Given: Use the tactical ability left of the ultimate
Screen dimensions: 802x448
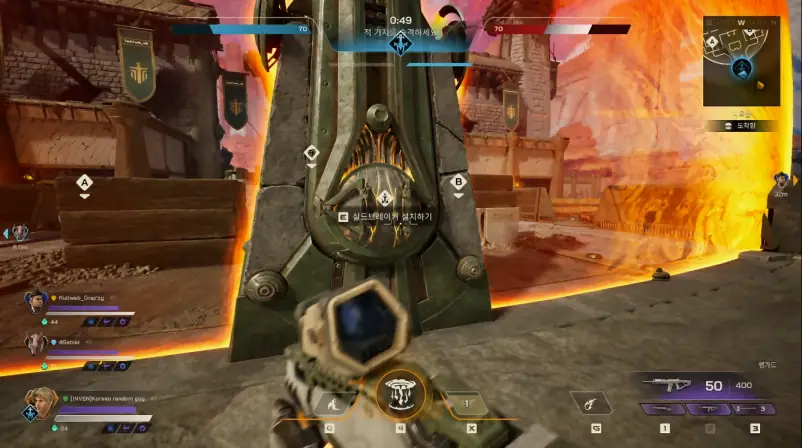Looking at the screenshot, I should tap(330, 403).
